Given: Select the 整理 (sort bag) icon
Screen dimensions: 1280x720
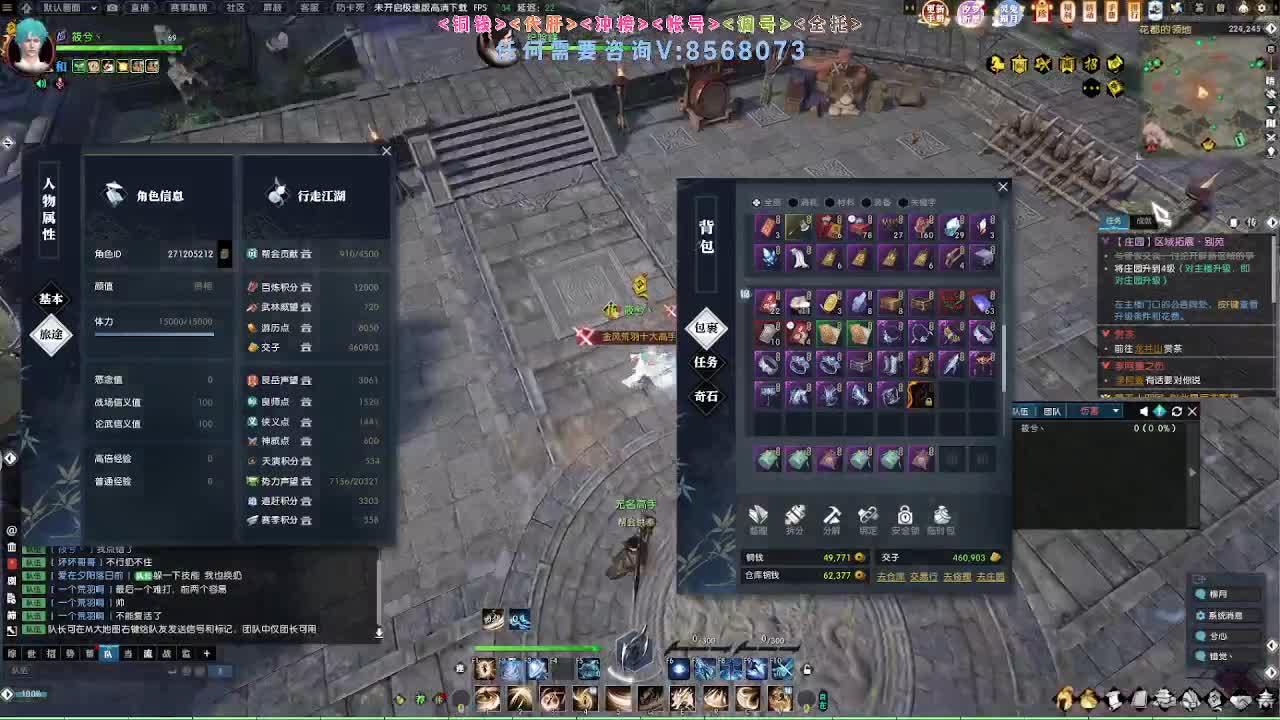Looking at the screenshot, I should pyautogui.click(x=758, y=514).
